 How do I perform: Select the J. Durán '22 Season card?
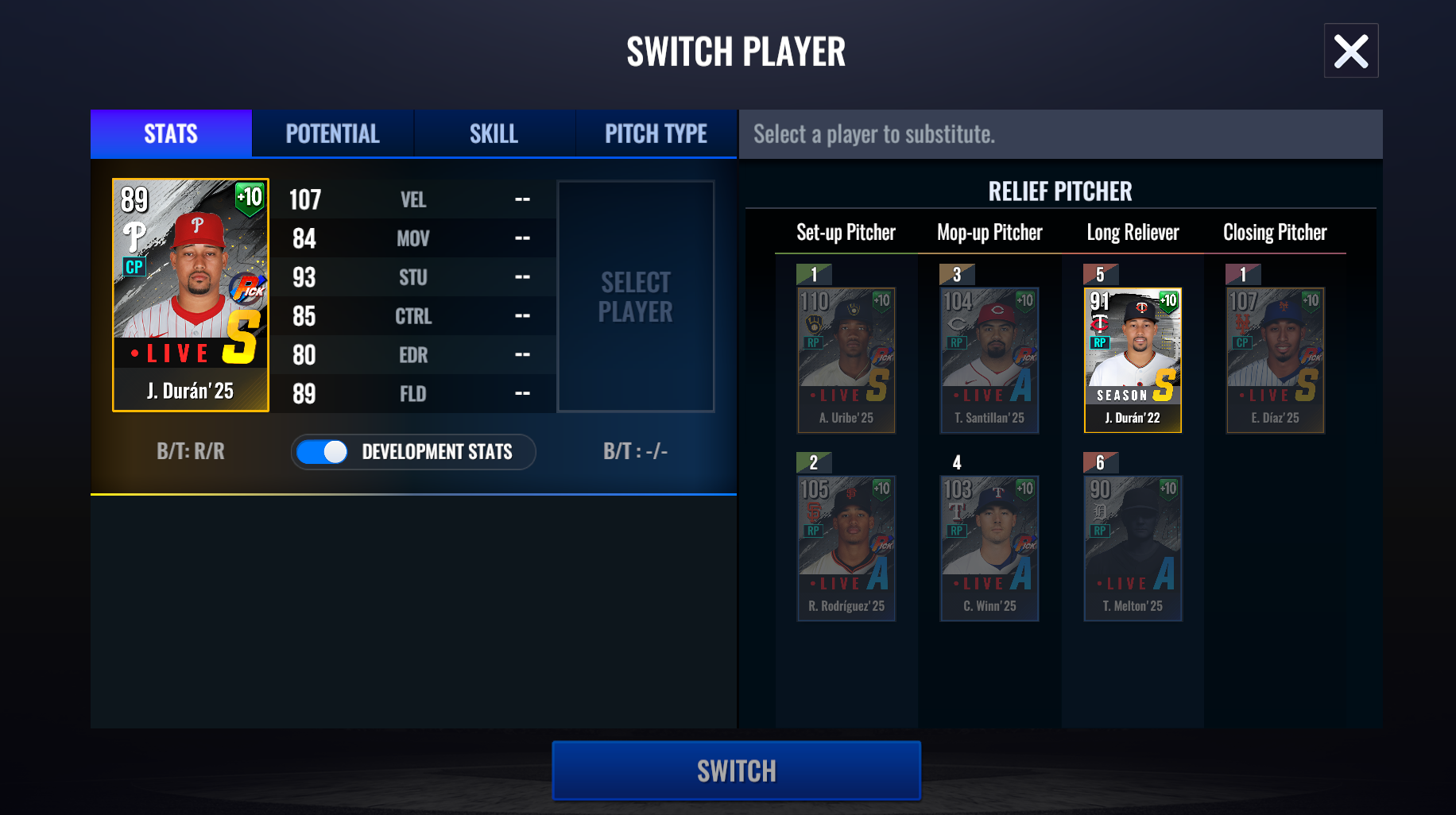(1133, 360)
